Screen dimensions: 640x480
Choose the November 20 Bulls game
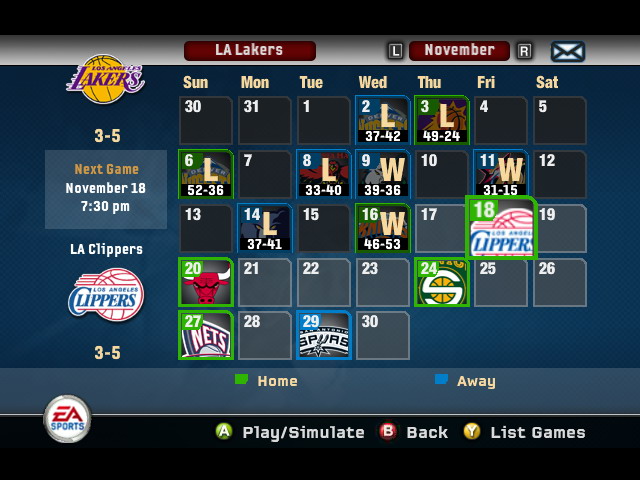(x=206, y=282)
